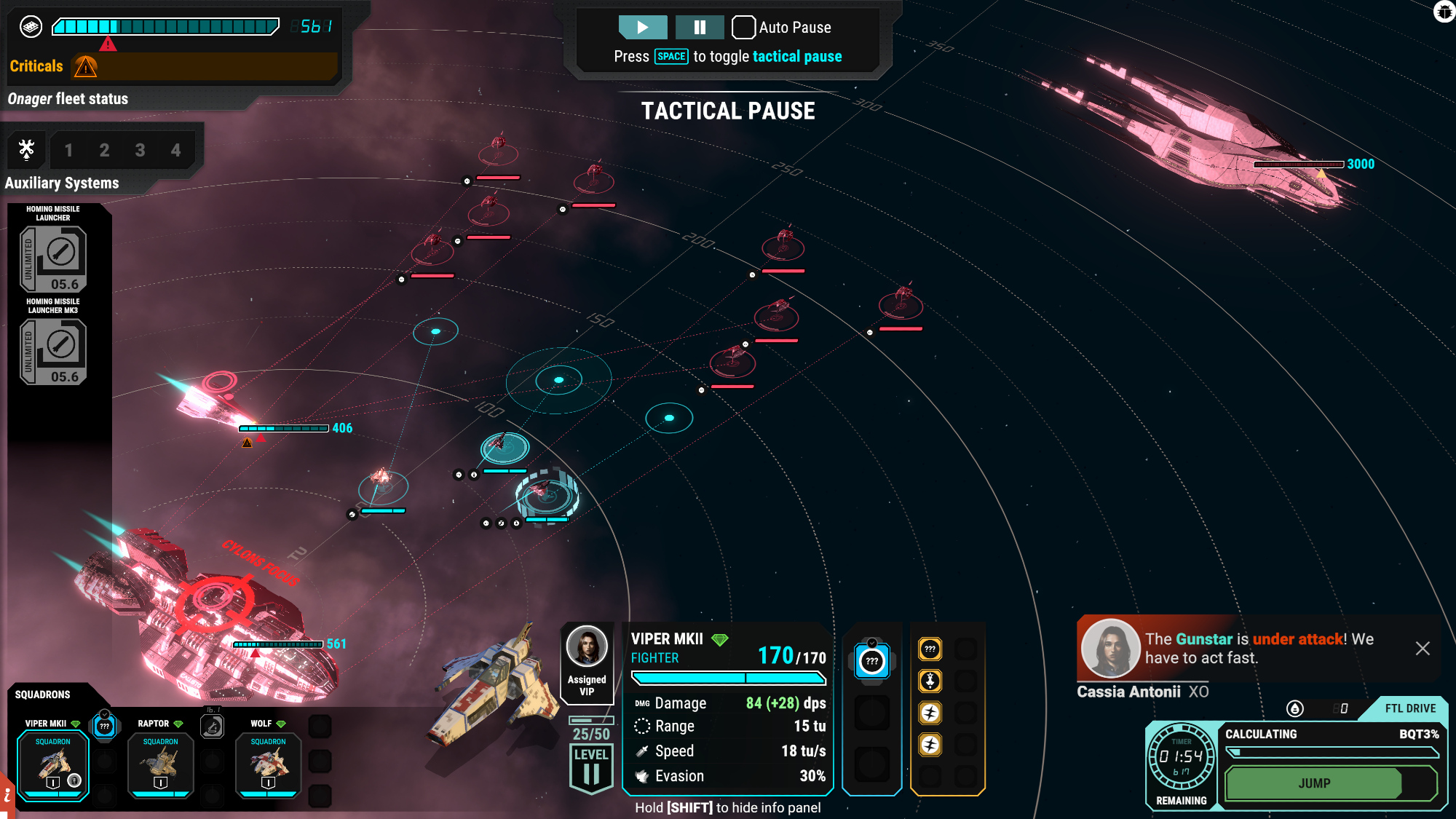
Task: Select the Raptor squadron card
Action: coord(160,766)
